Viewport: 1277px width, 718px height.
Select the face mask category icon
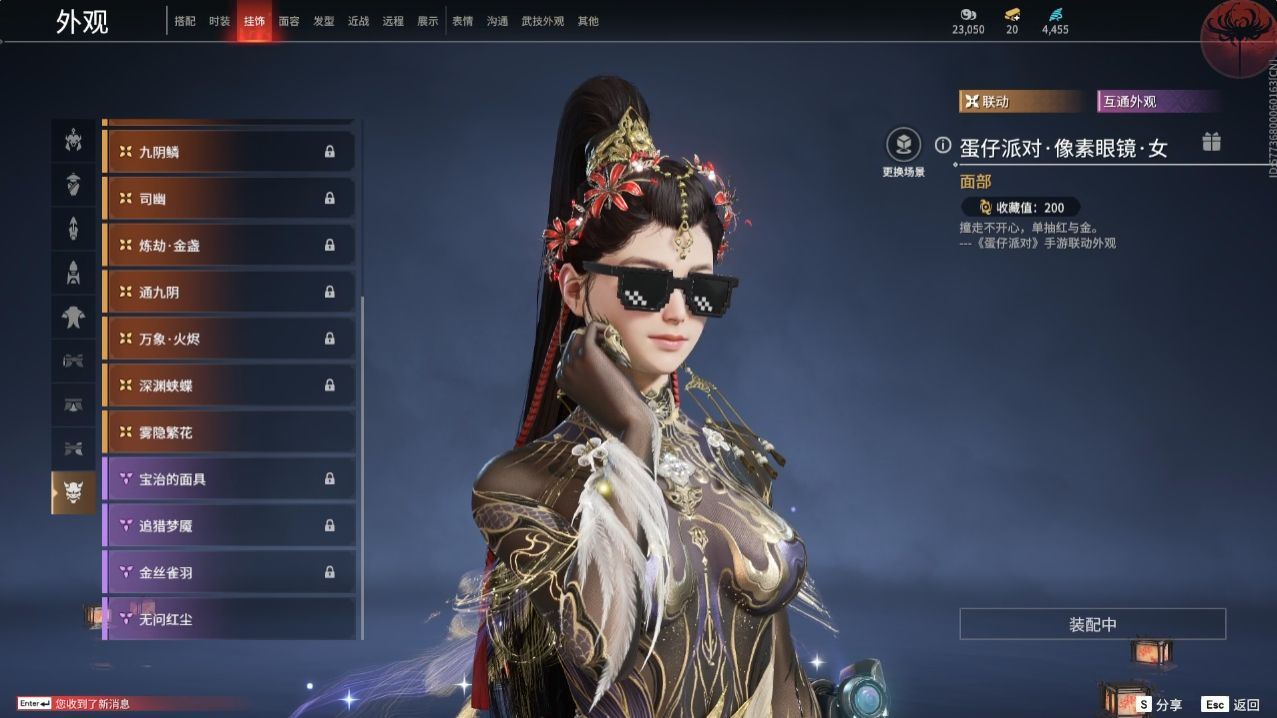73,491
